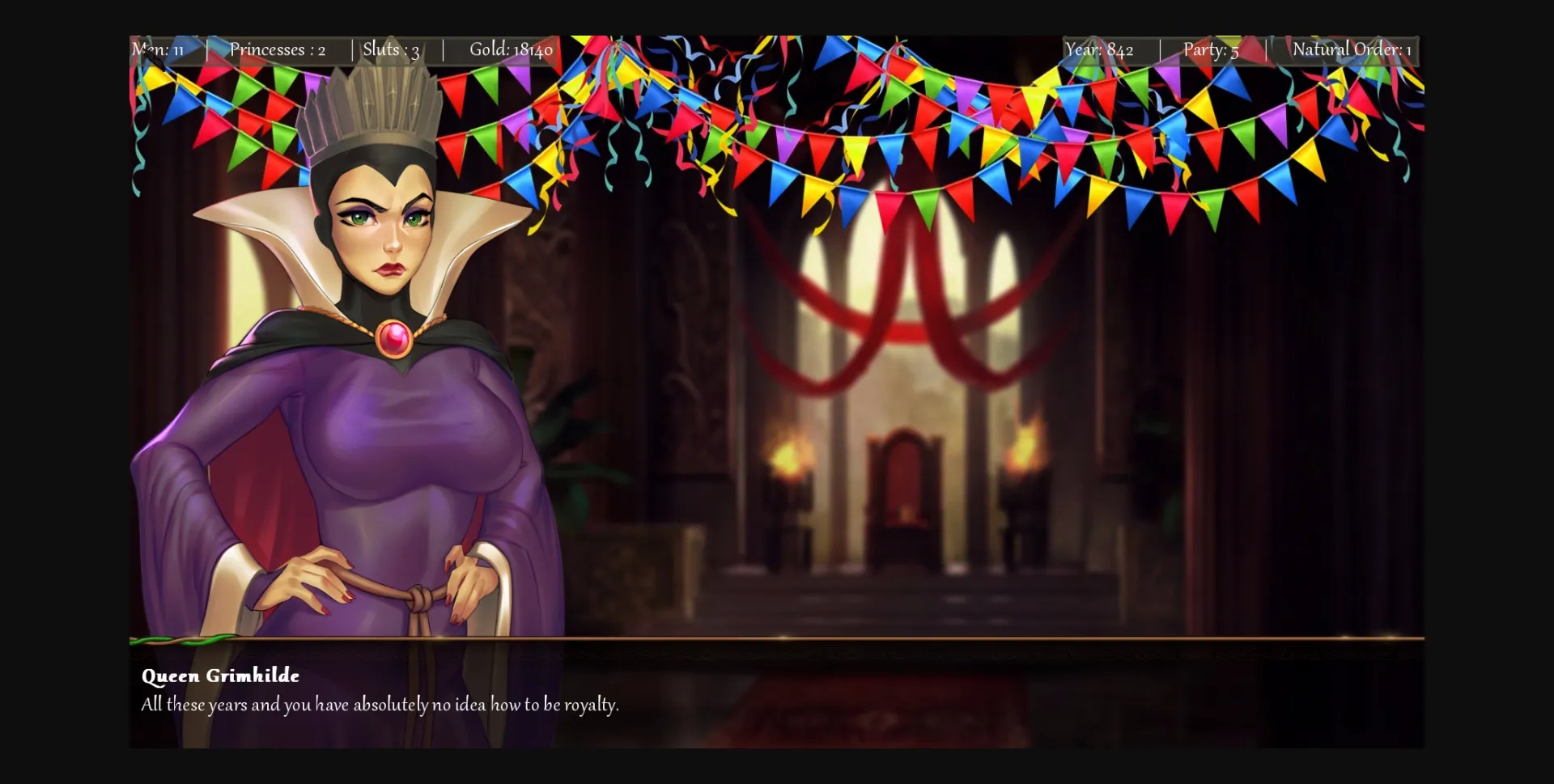Click the speaker name Queen Grimhilde
This screenshot has width=1554, height=784.
pyautogui.click(x=220, y=676)
